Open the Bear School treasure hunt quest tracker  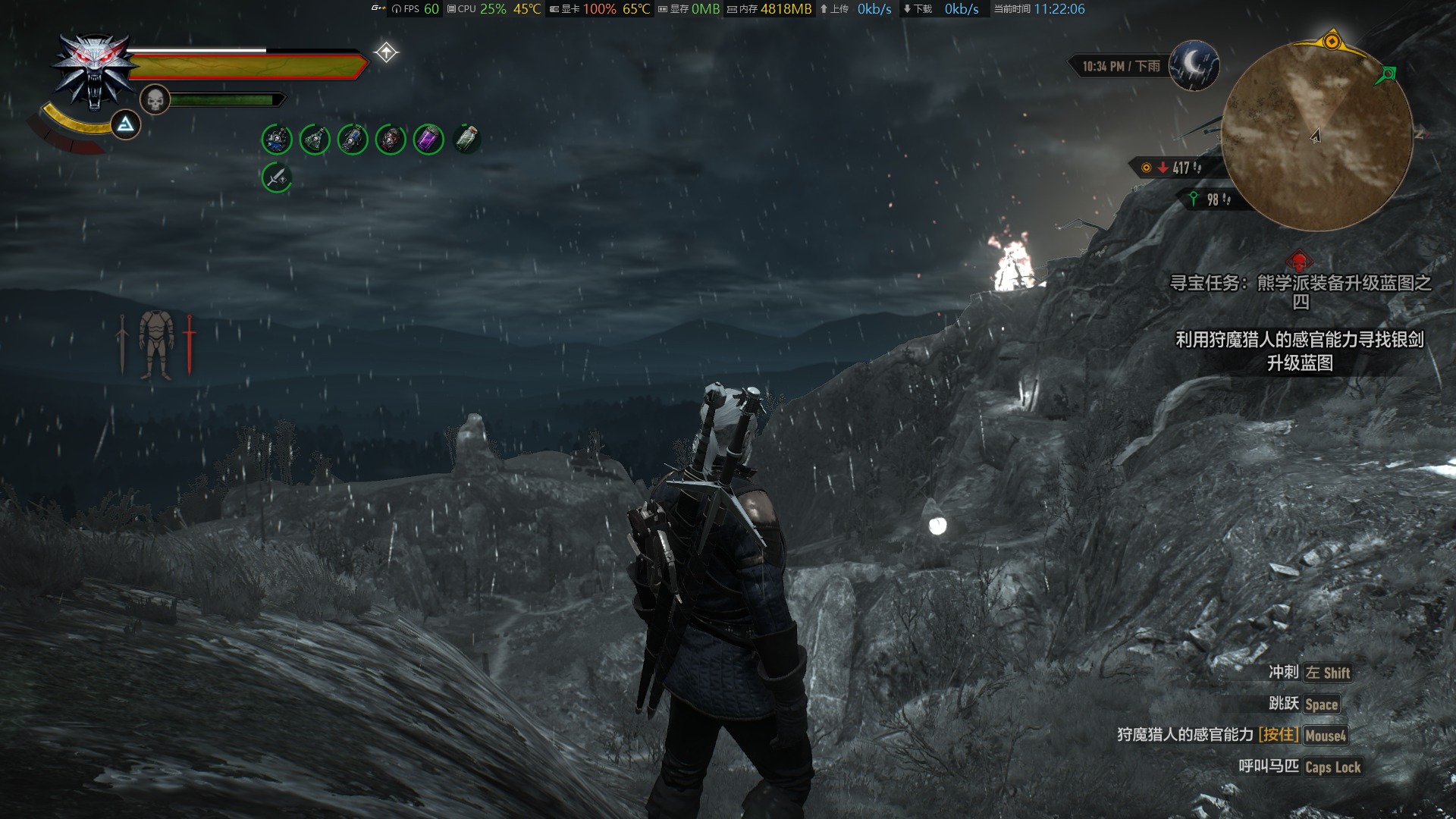tap(1300, 292)
